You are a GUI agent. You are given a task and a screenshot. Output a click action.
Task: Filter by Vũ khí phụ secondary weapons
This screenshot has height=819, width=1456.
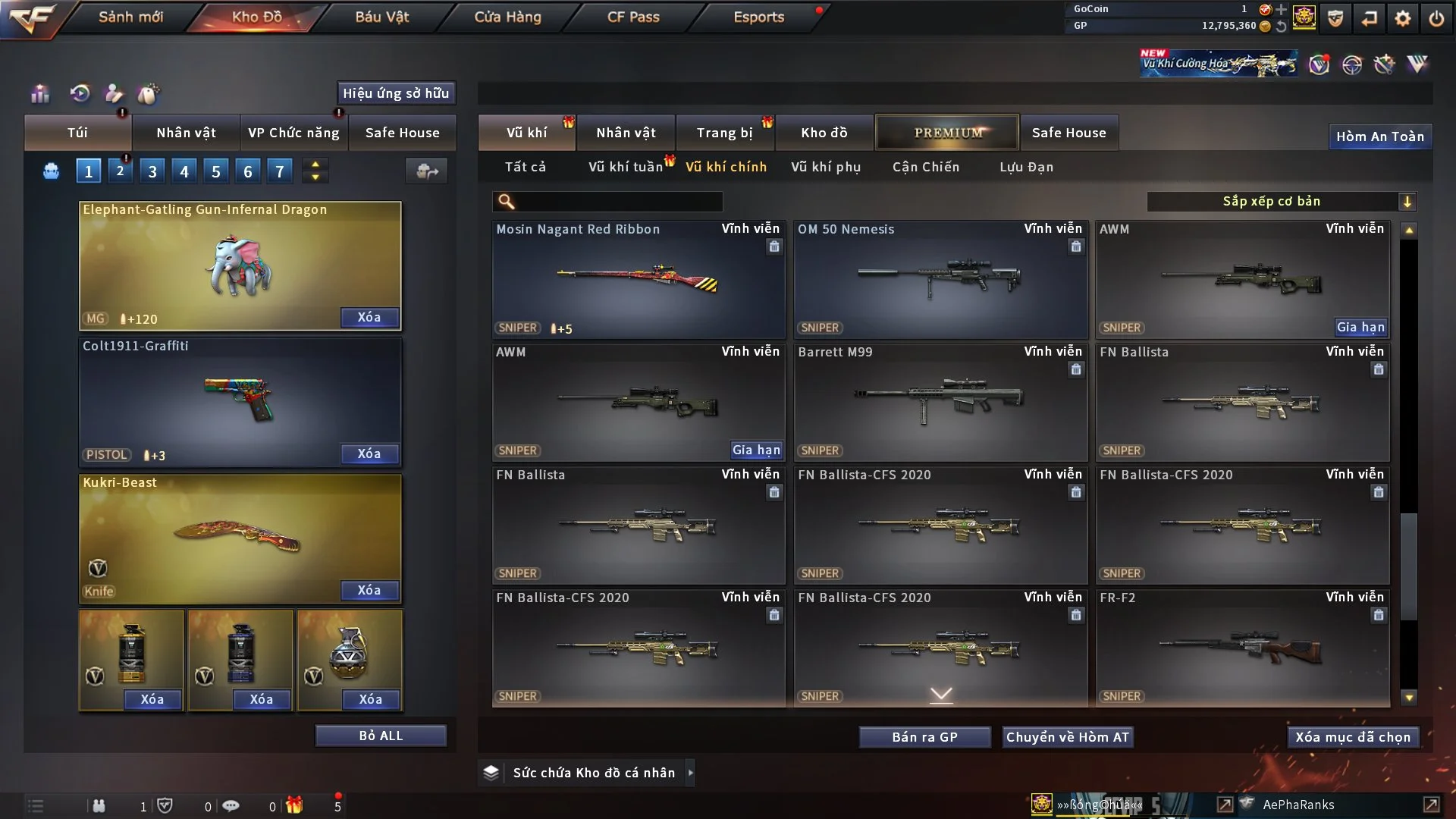826,167
